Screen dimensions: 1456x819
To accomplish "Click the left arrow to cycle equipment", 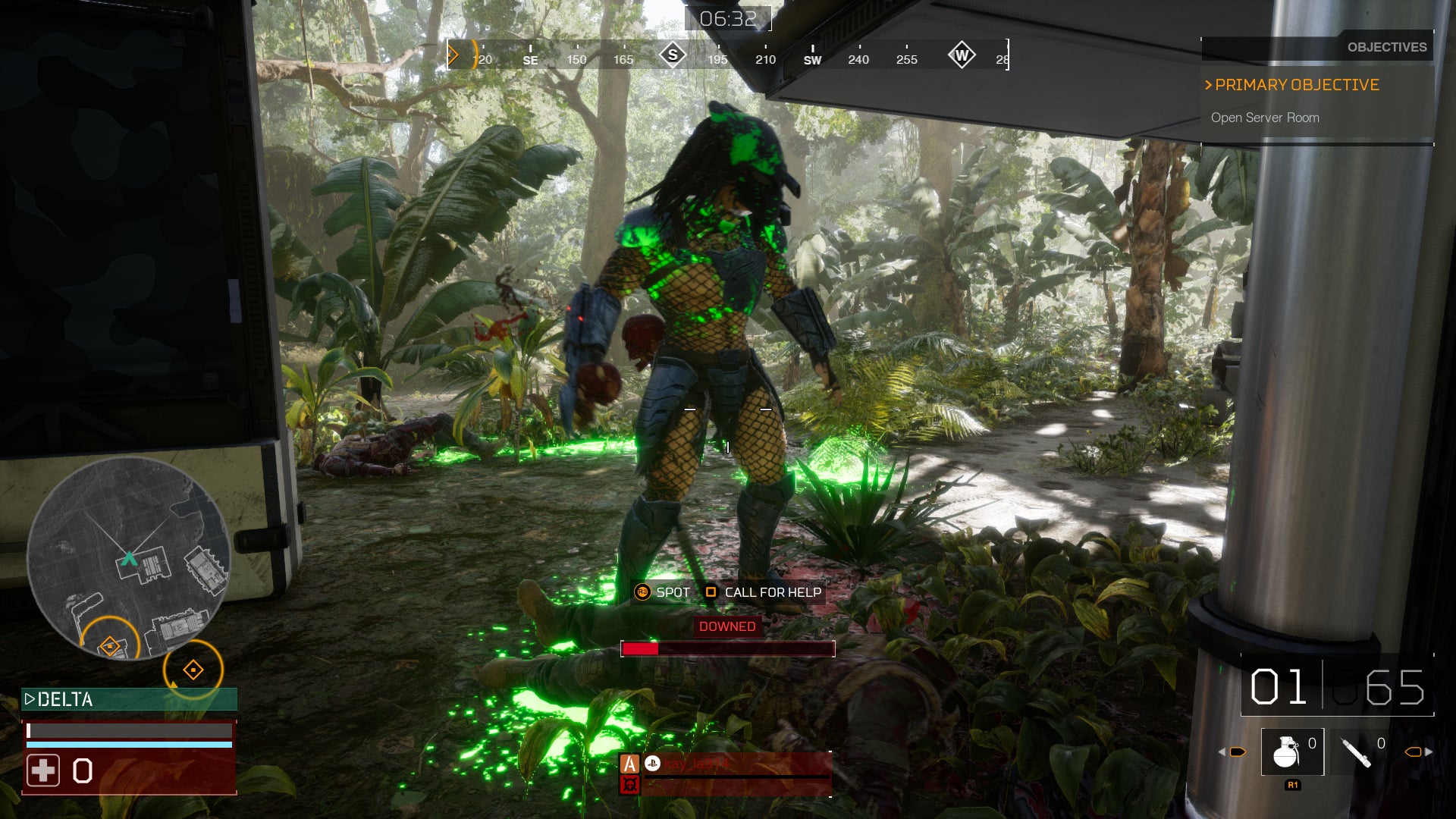I will [x=1222, y=752].
